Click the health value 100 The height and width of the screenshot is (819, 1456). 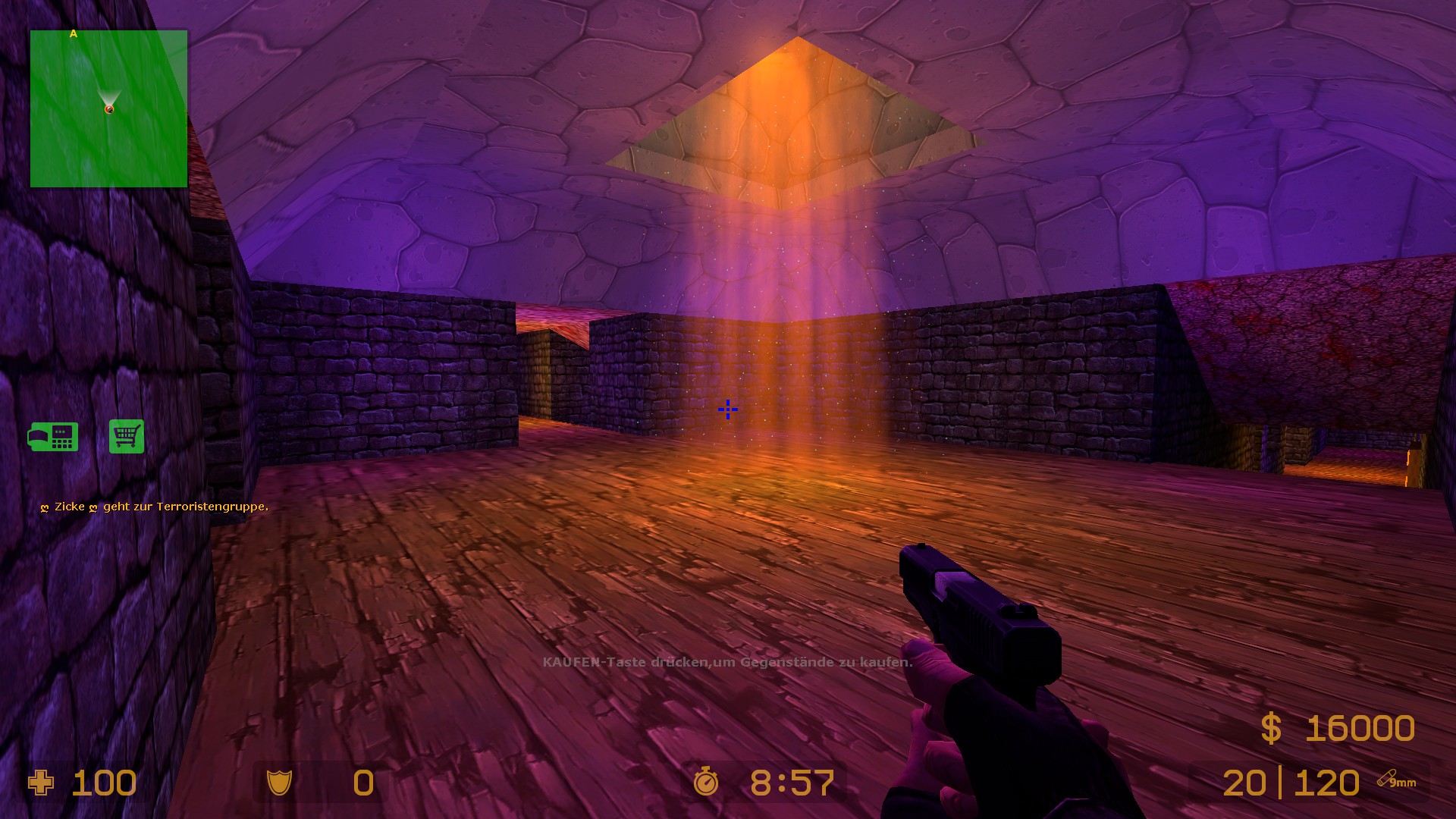coord(104,783)
